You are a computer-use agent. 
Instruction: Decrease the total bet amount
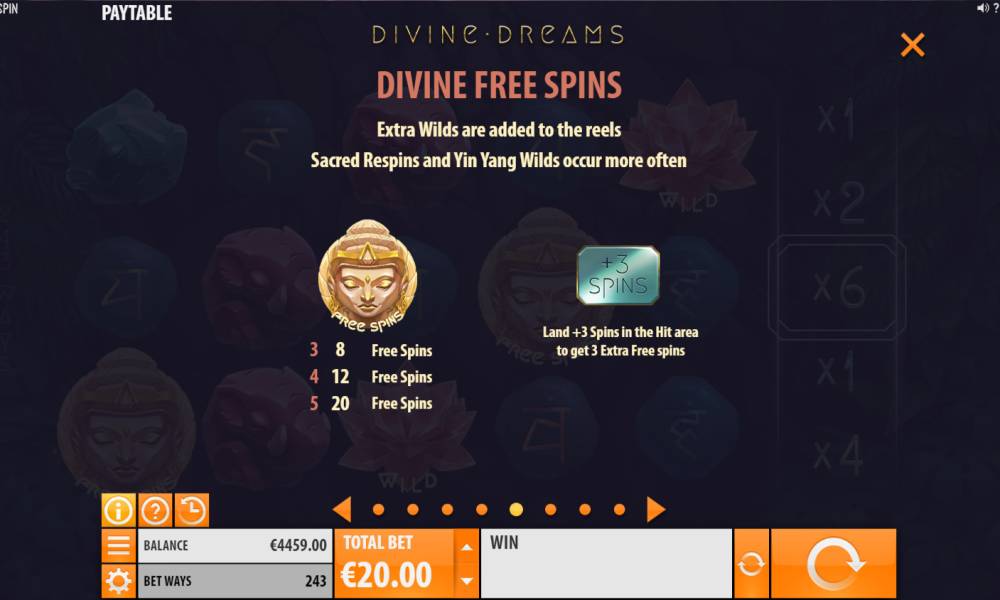coord(466,580)
